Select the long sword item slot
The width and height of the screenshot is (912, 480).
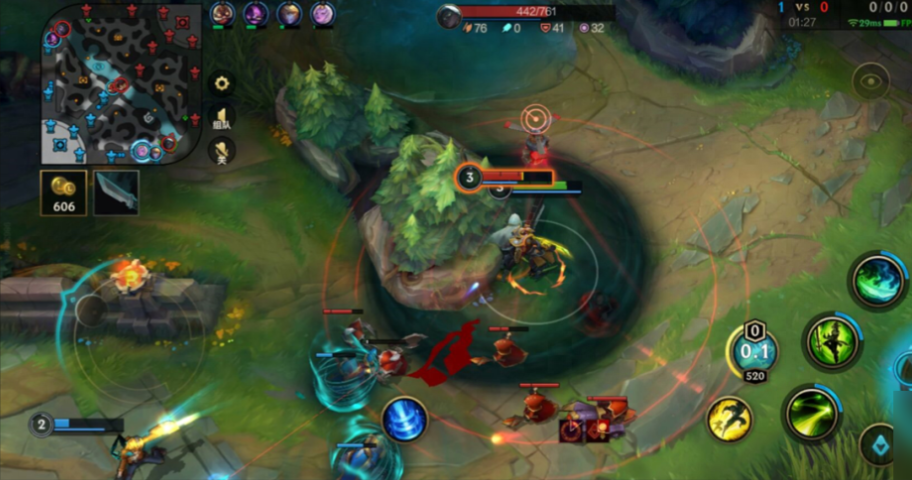point(116,192)
